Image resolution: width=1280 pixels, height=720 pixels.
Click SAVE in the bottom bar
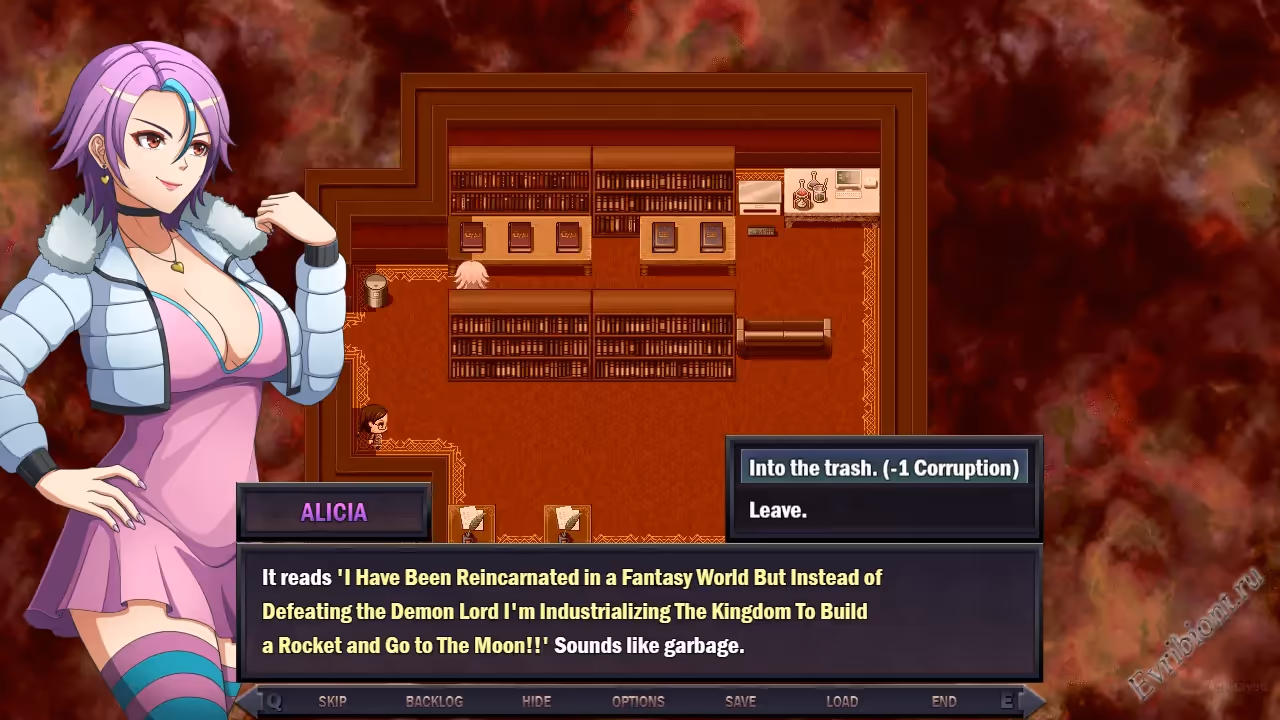click(x=740, y=701)
